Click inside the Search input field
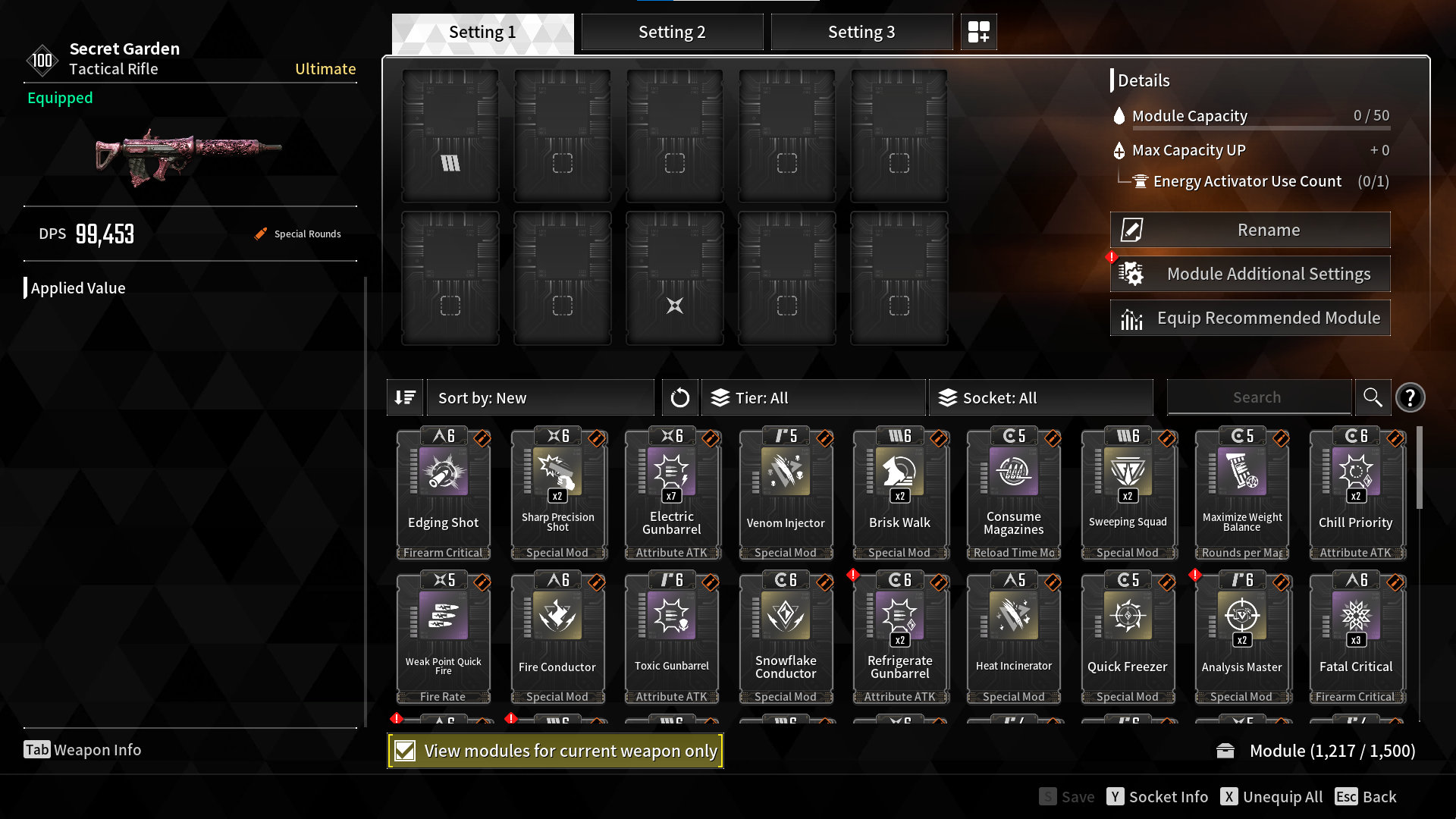Image resolution: width=1456 pixels, height=819 pixels. coord(1259,397)
